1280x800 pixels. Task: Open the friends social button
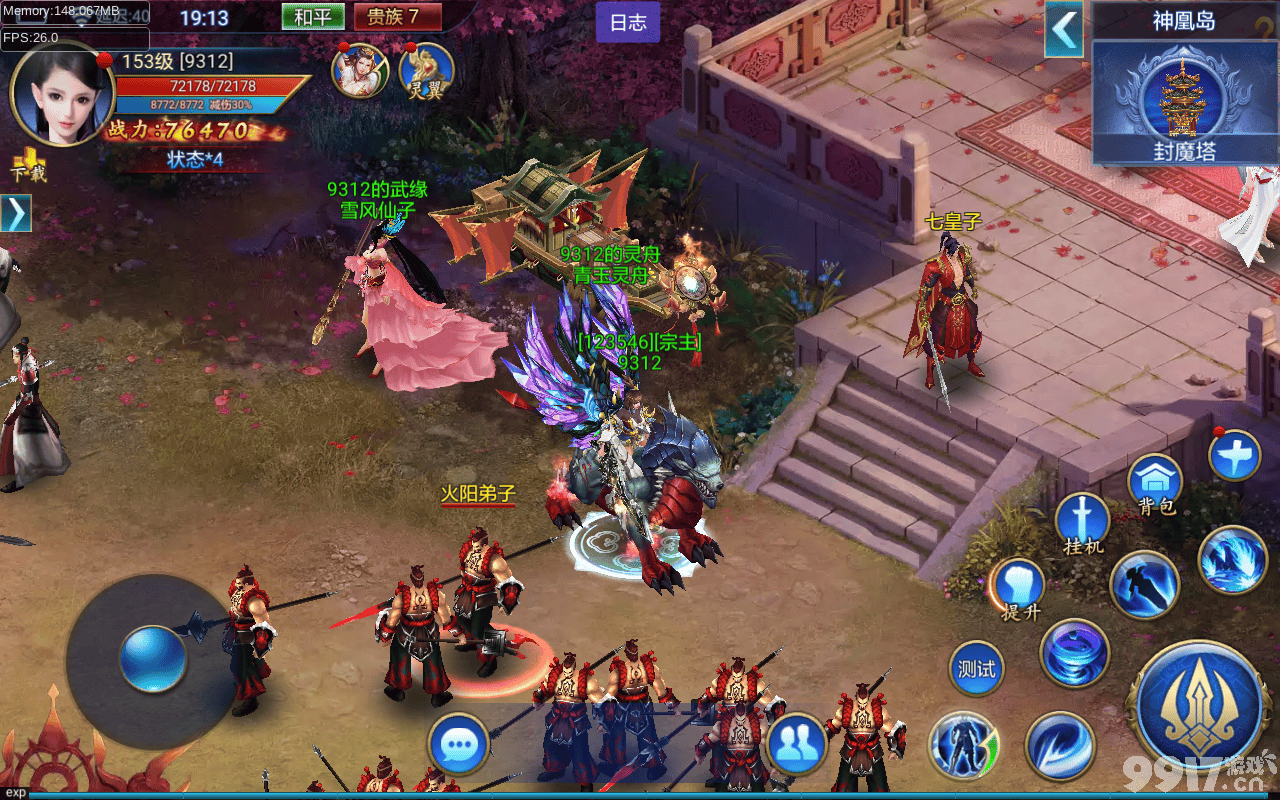[796, 744]
